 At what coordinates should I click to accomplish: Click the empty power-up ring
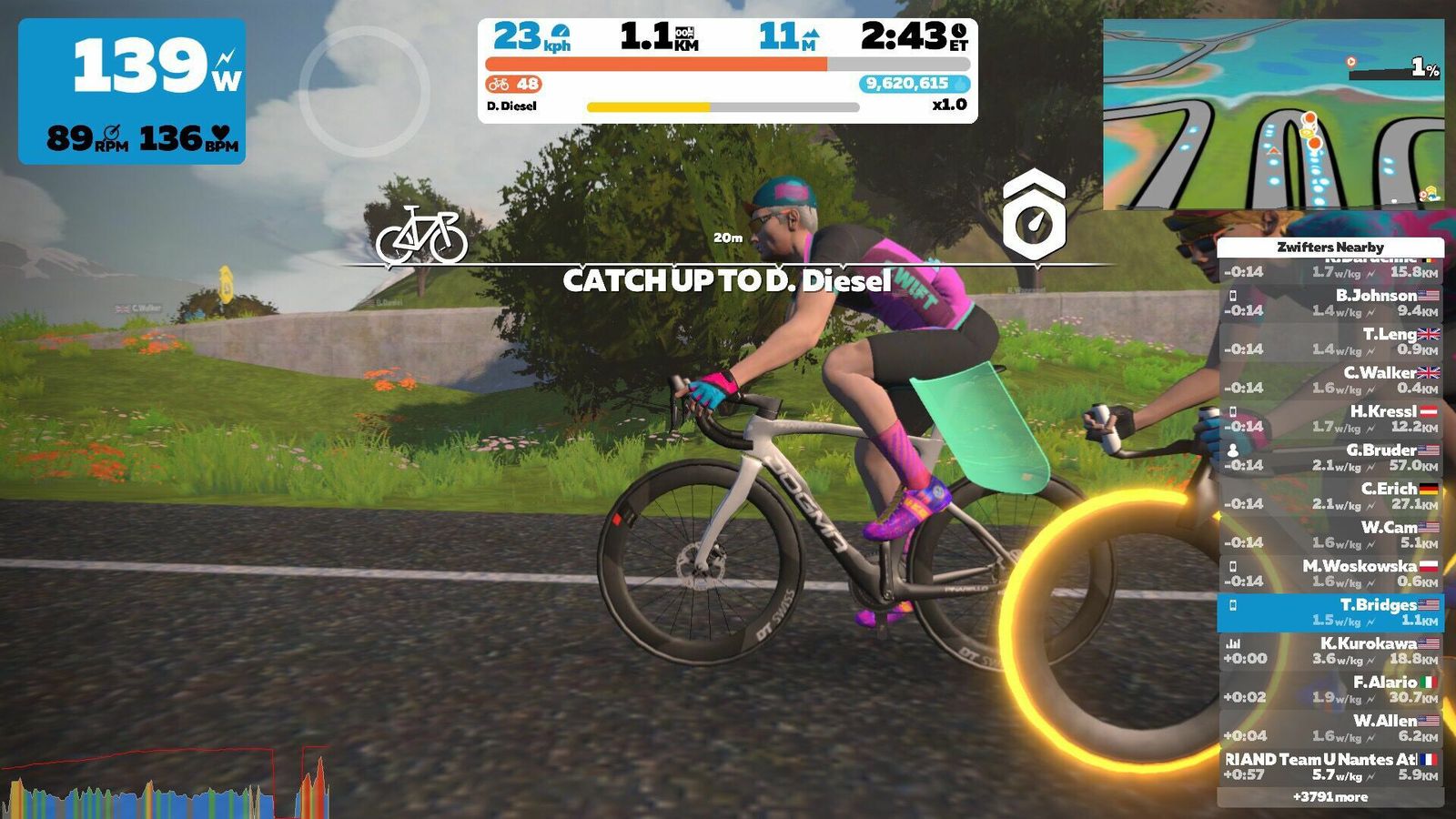click(364, 91)
